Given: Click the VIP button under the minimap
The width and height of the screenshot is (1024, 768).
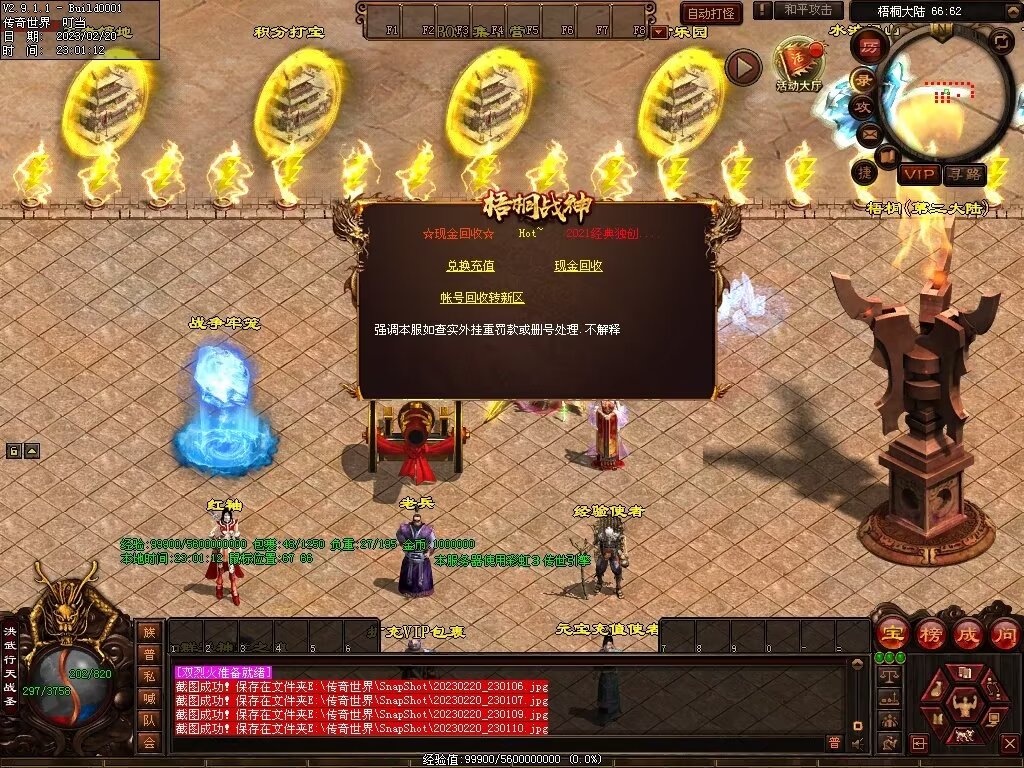Looking at the screenshot, I should pos(918,175).
